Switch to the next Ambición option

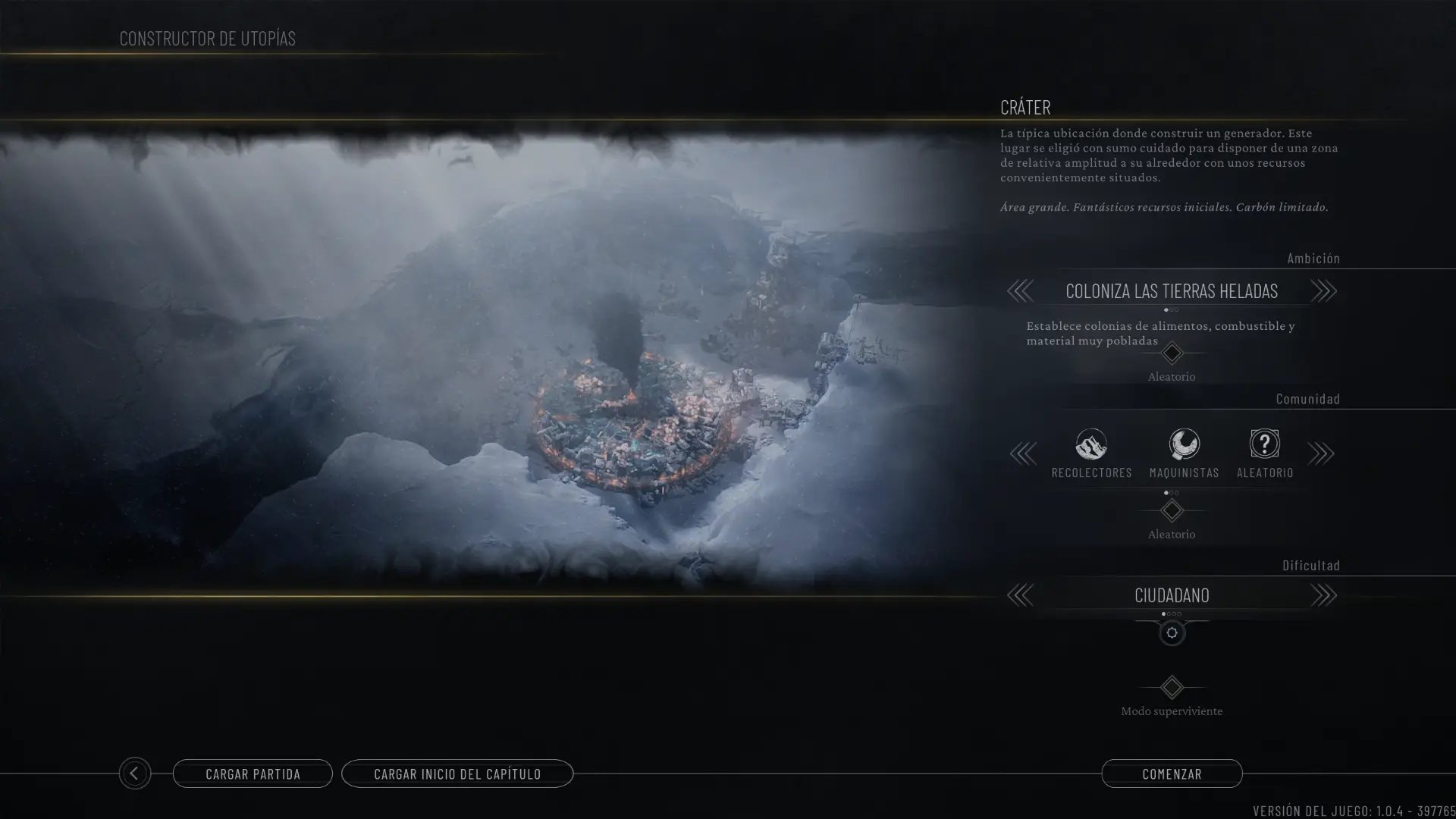pyautogui.click(x=1323, y=290)
